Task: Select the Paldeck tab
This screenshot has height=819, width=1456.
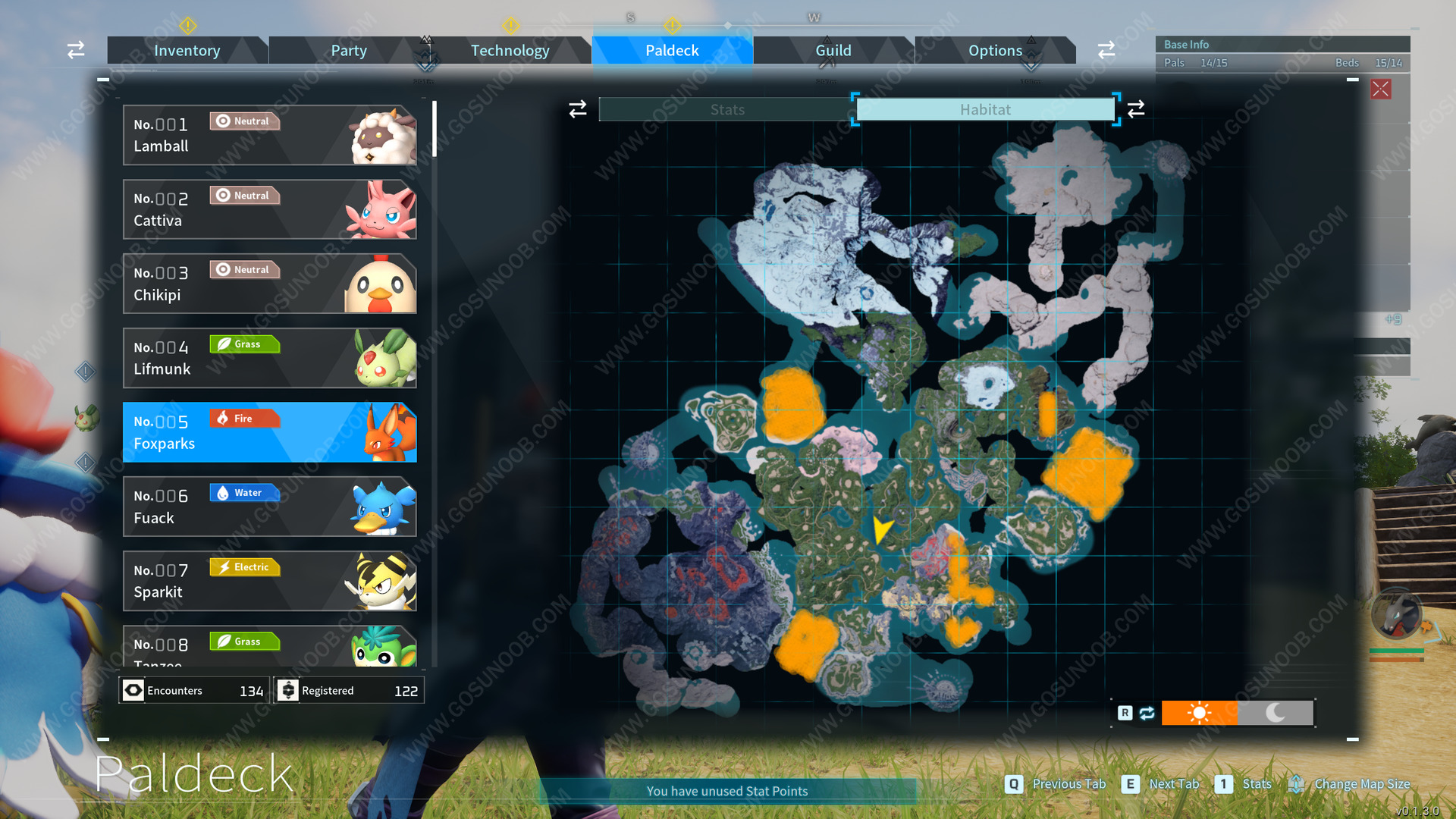Action: coord(672,51)
